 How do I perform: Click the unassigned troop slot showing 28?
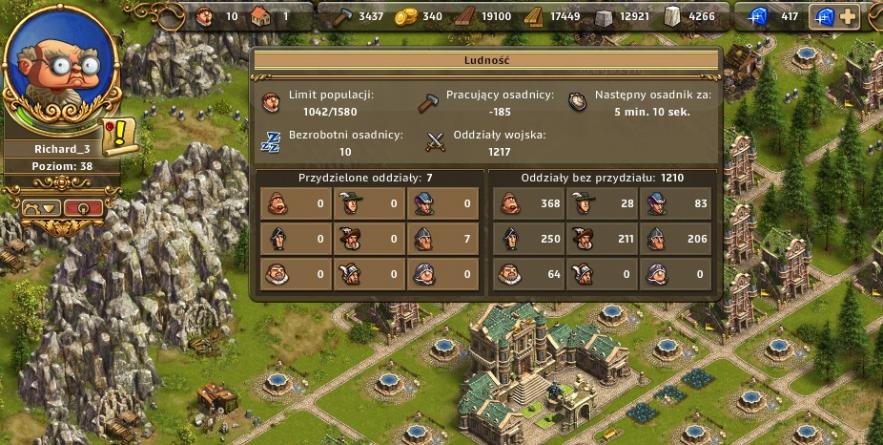[600, 205]
